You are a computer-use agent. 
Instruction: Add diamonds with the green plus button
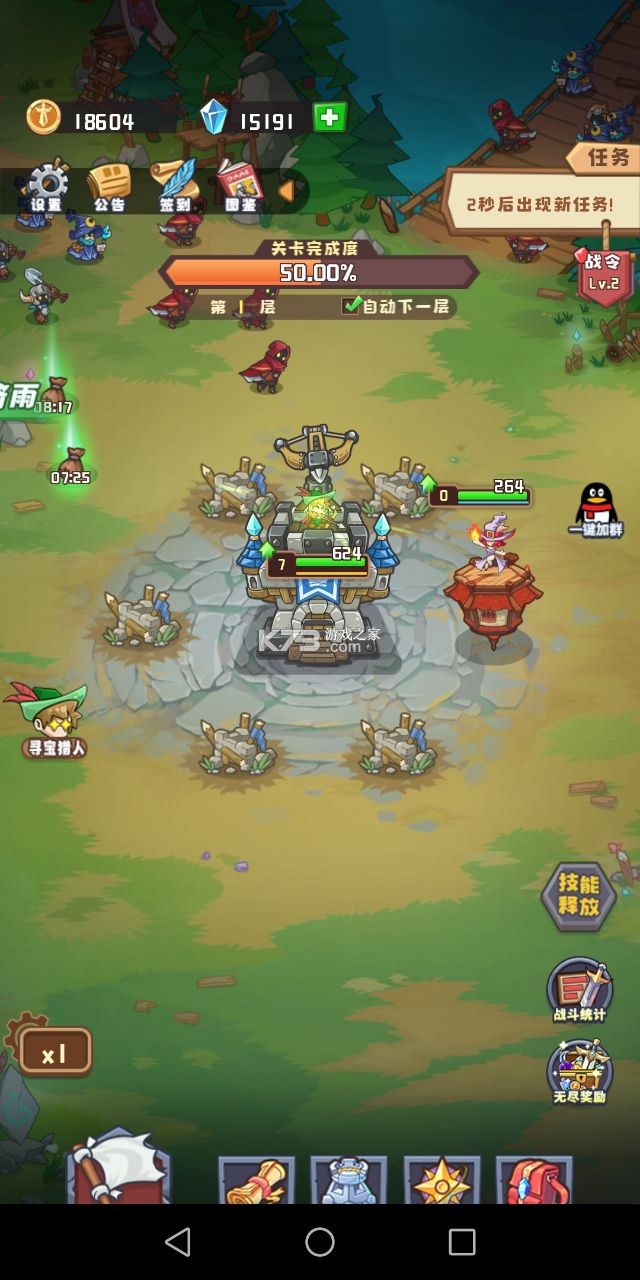coord(329,118)
